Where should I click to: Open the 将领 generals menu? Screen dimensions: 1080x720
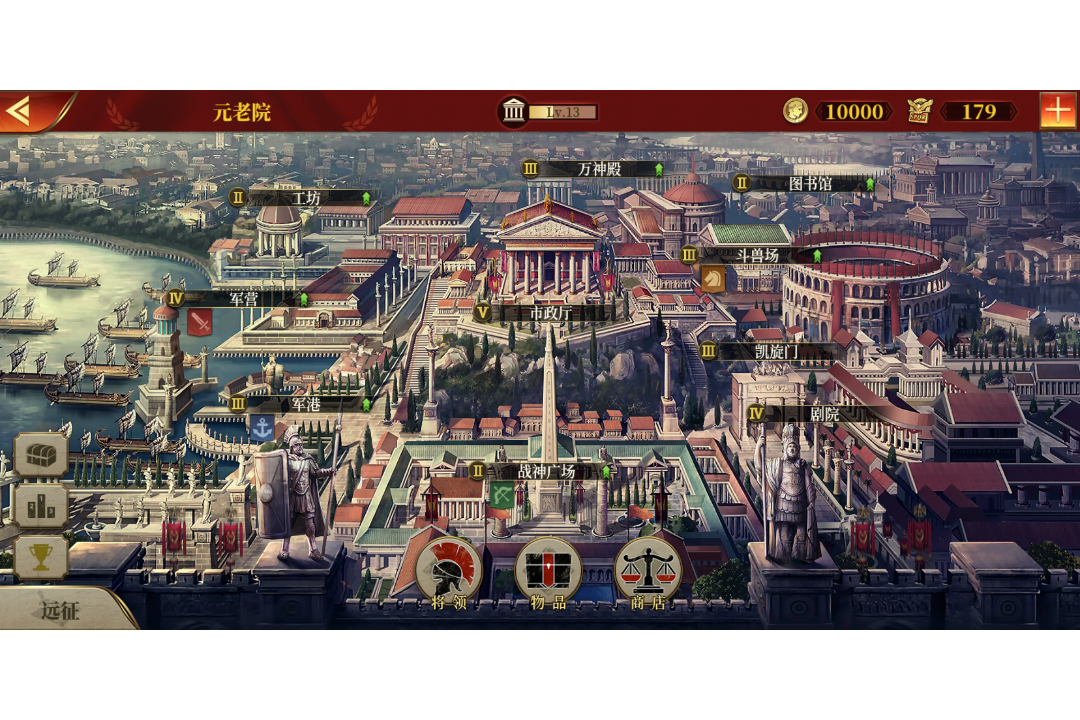(x=448, y=573)
